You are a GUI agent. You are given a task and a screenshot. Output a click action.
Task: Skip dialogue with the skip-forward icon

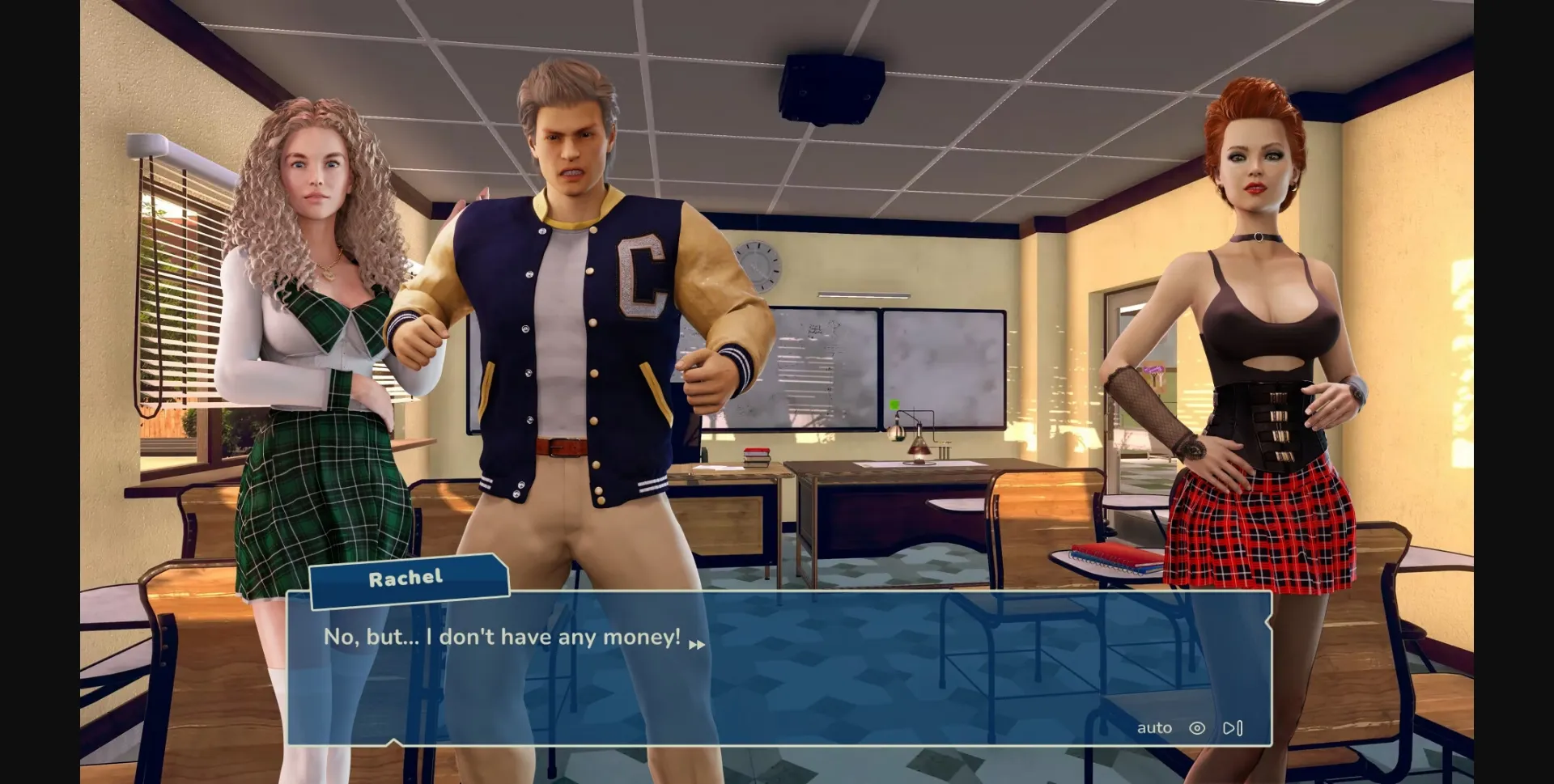pos(1233,728)
